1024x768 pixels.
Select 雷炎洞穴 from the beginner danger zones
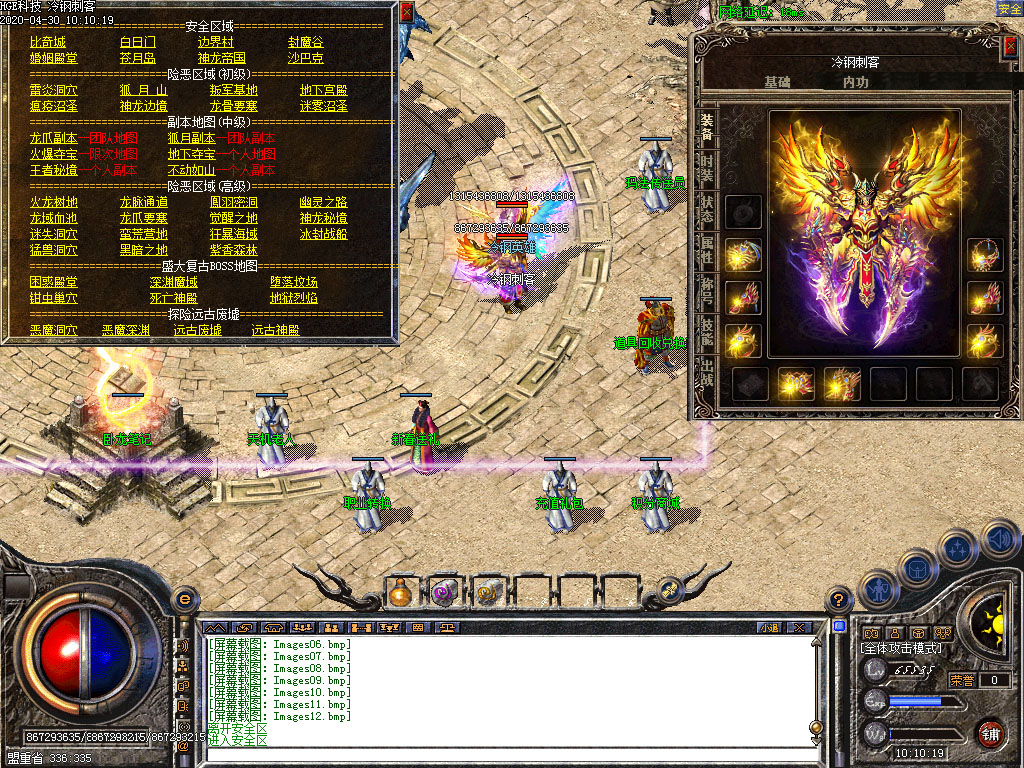(53, 90)
